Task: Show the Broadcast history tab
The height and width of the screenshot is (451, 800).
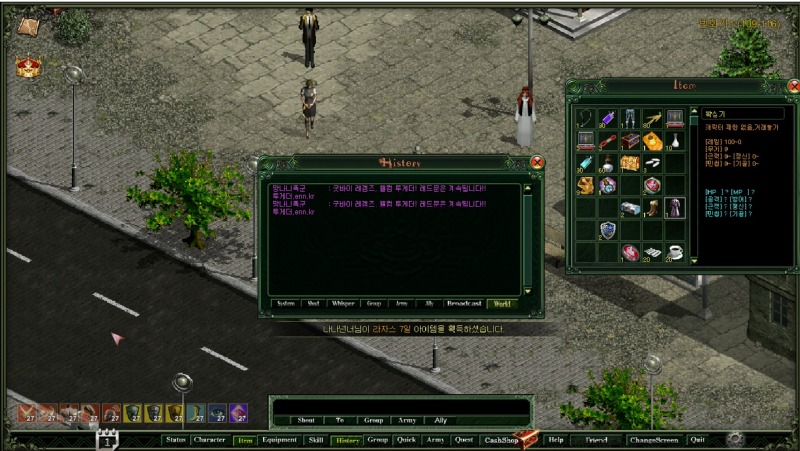Action: (x=463, y=302)
